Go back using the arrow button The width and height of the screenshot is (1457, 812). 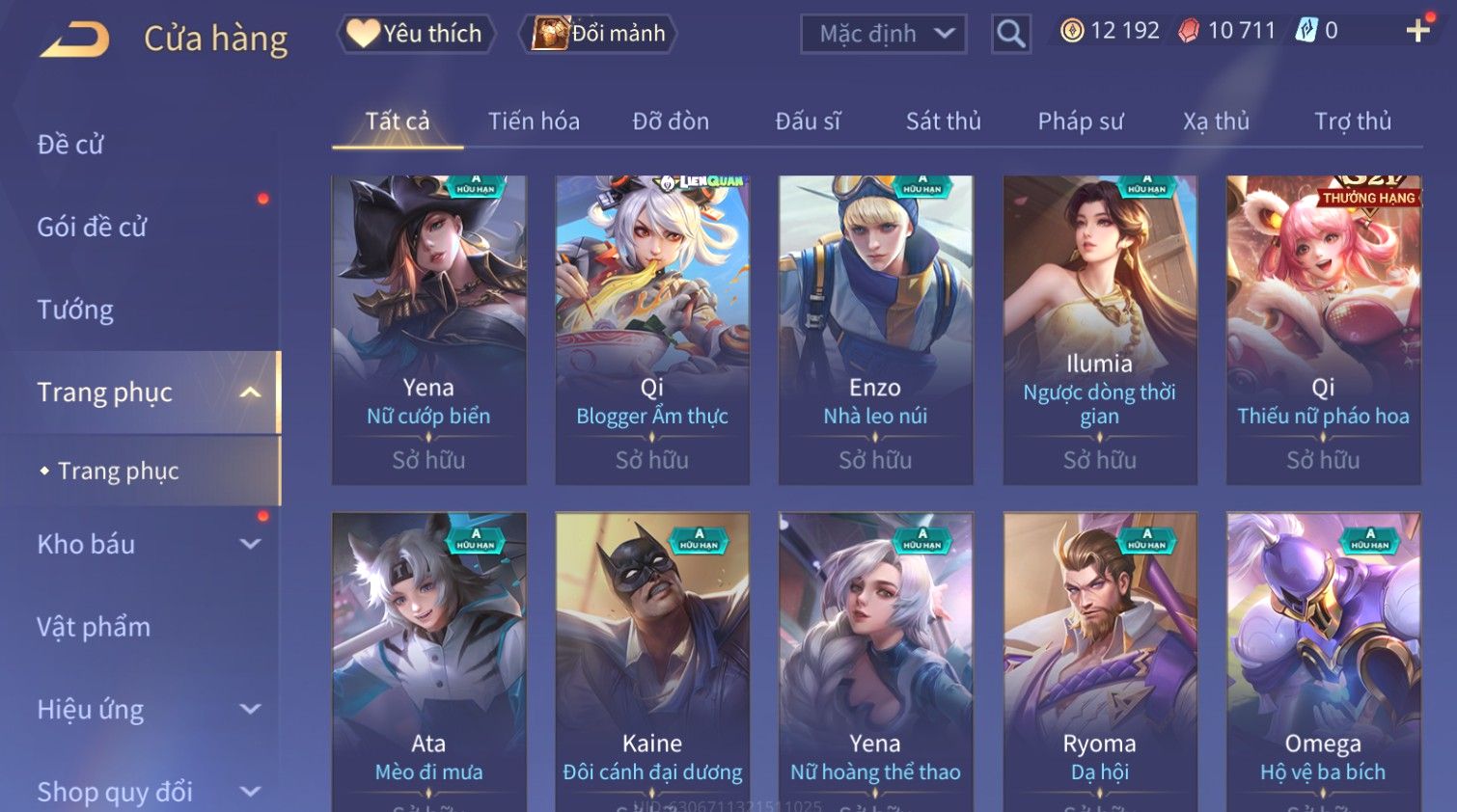[x=74, y=39]
